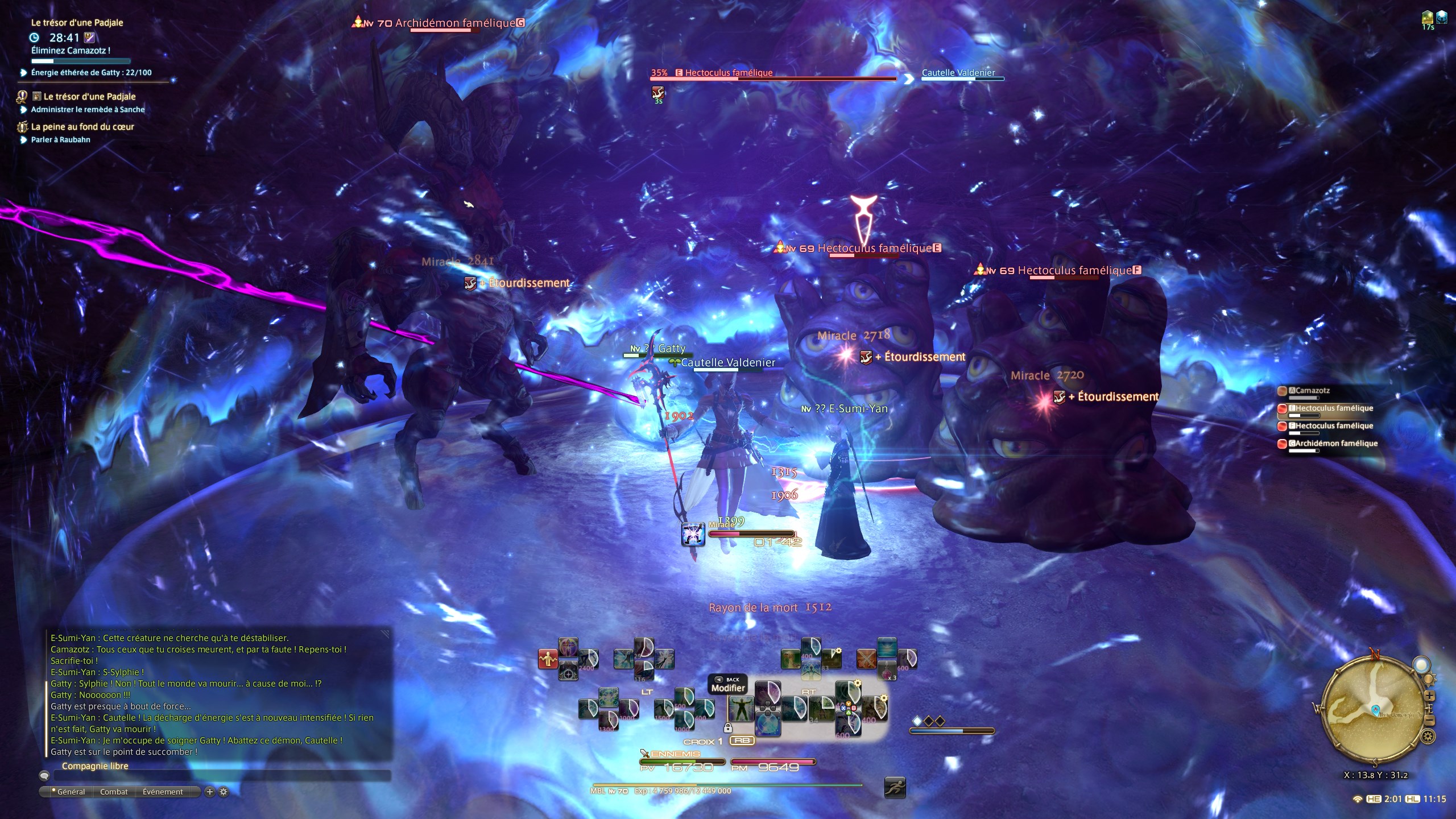Viewport: 1456px width, 819px height.
Task: Activate the red golden-figure ability icon
Action: [x=548, y=659]
